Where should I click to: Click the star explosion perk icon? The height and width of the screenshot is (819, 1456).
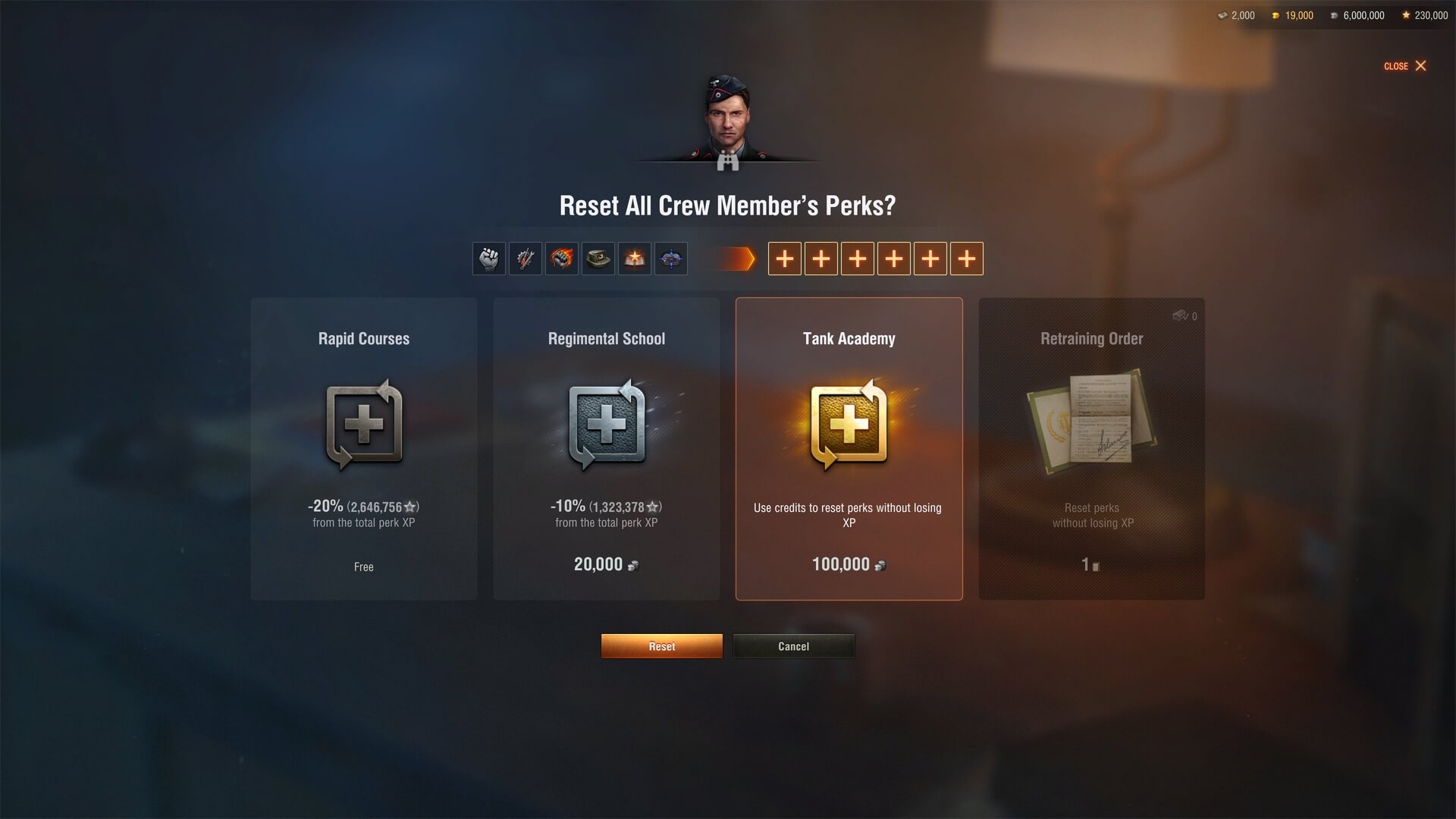pos(635,259)
